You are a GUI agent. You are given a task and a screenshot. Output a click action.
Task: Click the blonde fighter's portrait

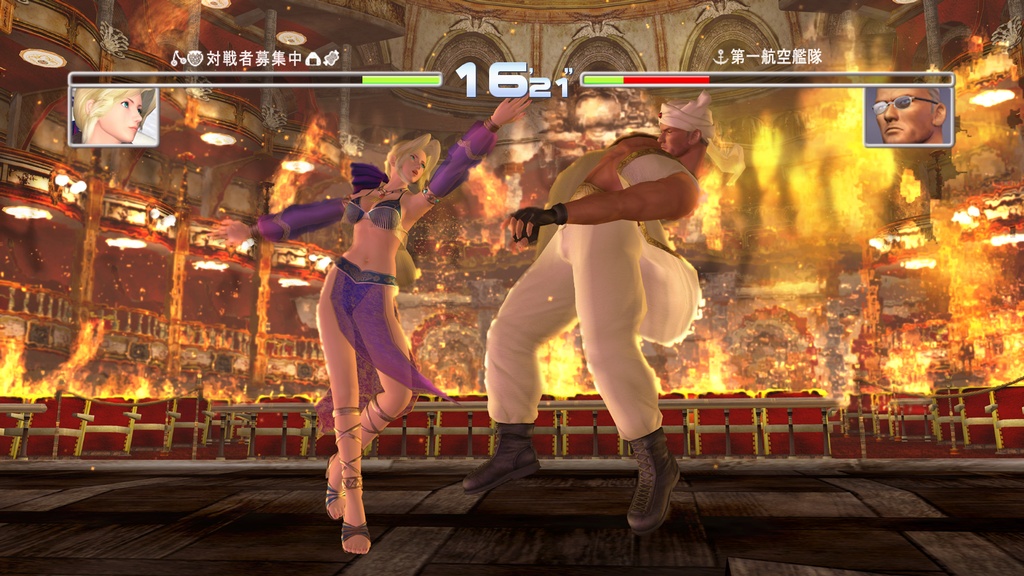113,116
